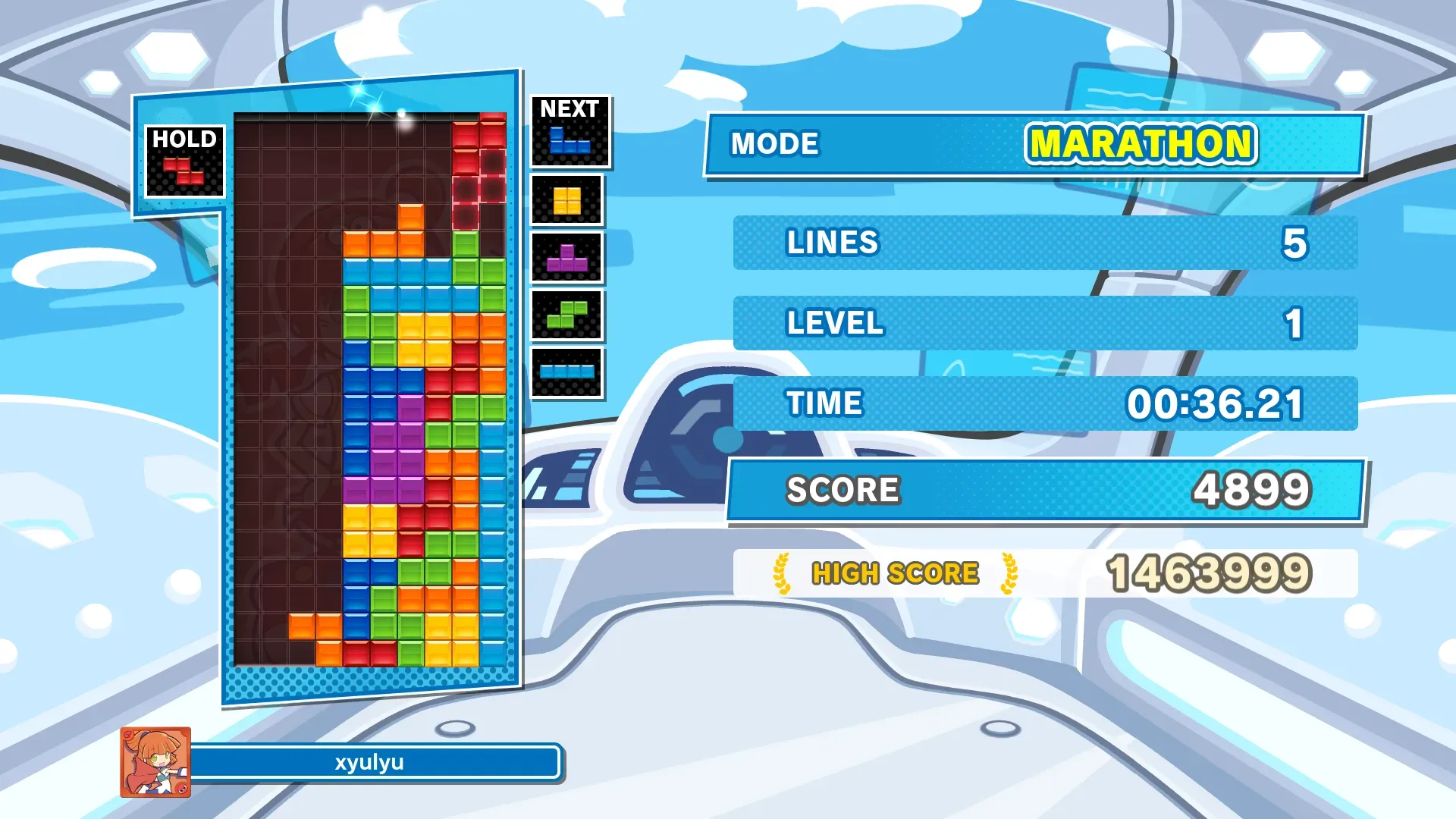Select the purple T piece preview
Image resolution: width=1456 pixels, height=819 pixels.
(567, 259)
